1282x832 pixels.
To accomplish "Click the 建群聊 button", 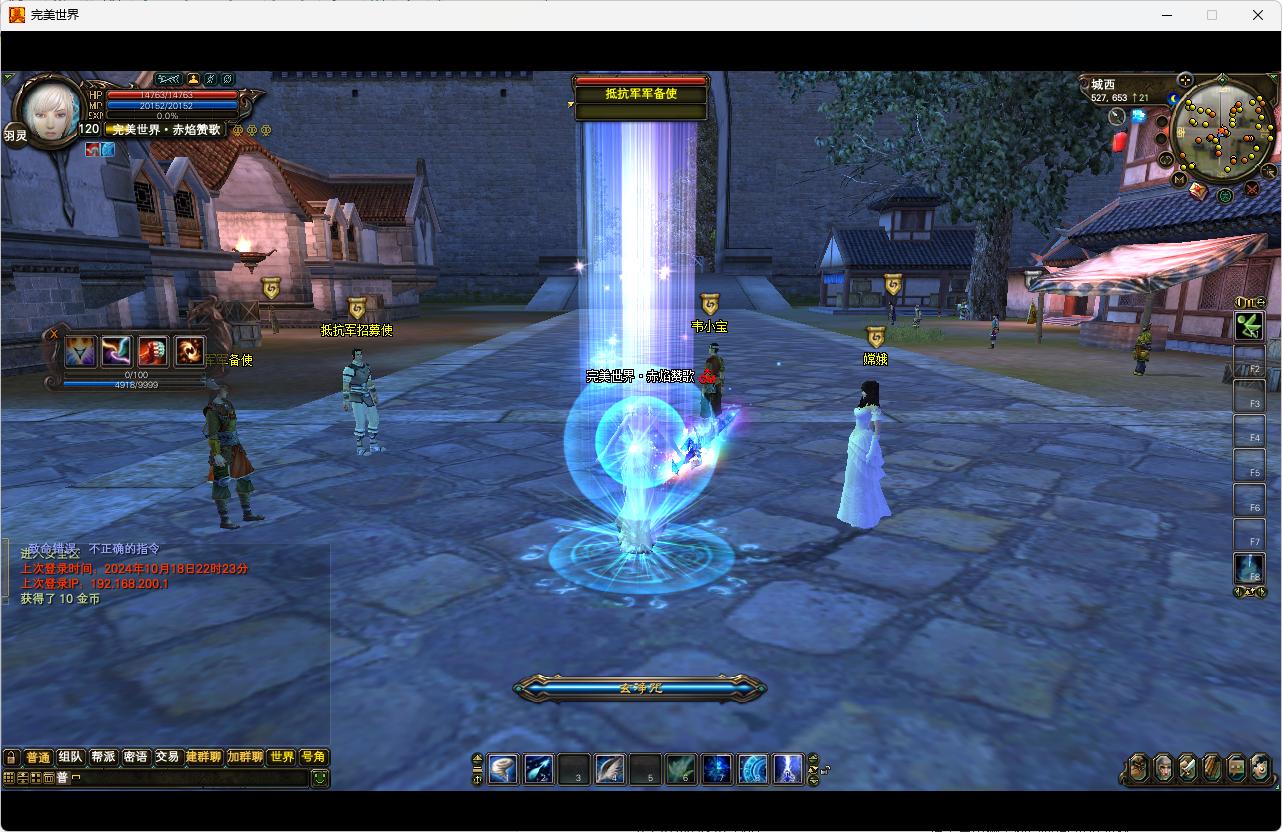I will coord(203,758).
